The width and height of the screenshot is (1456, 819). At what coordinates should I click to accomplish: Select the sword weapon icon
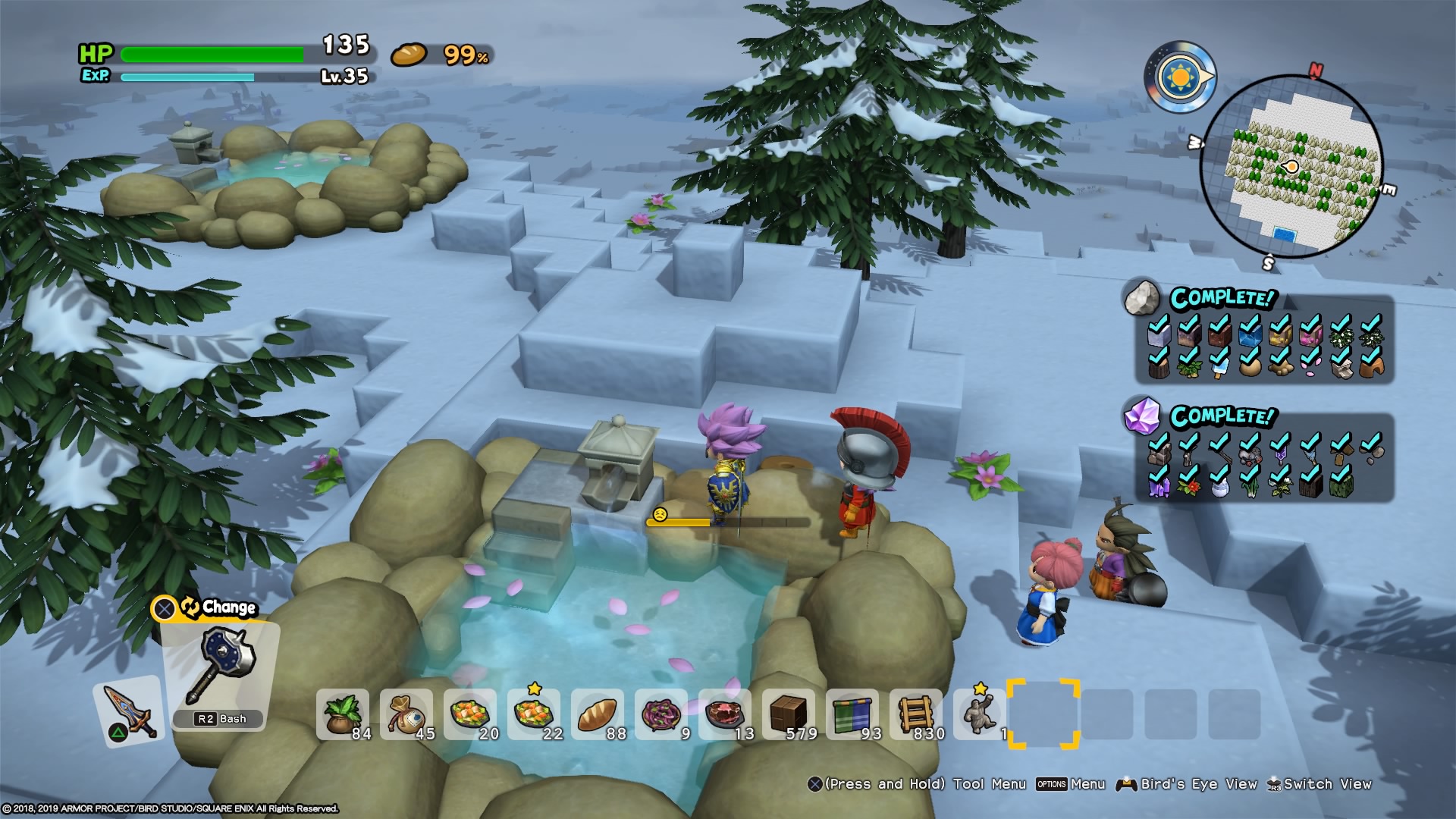tap(128, 711)
